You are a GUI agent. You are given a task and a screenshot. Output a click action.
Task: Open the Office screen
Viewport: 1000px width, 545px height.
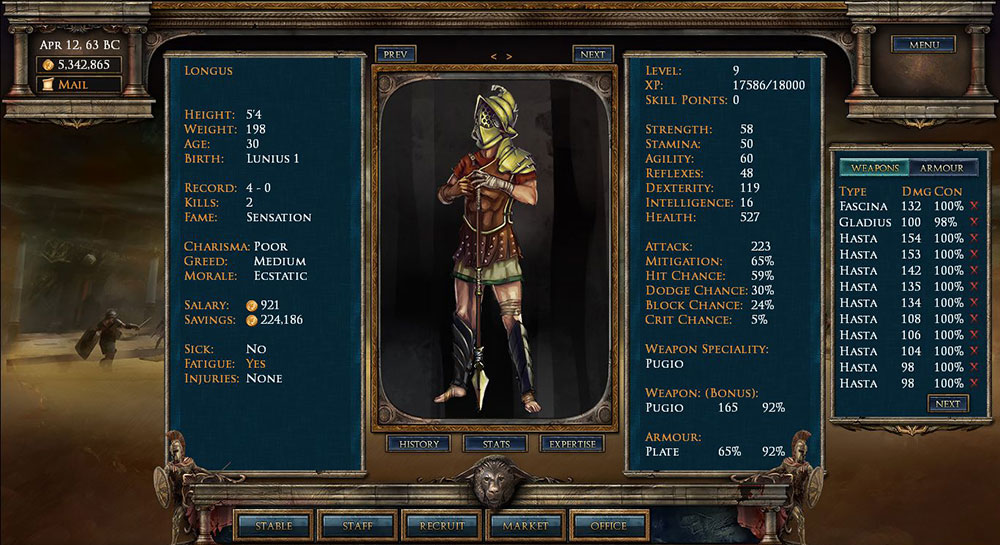click(609, 525)
